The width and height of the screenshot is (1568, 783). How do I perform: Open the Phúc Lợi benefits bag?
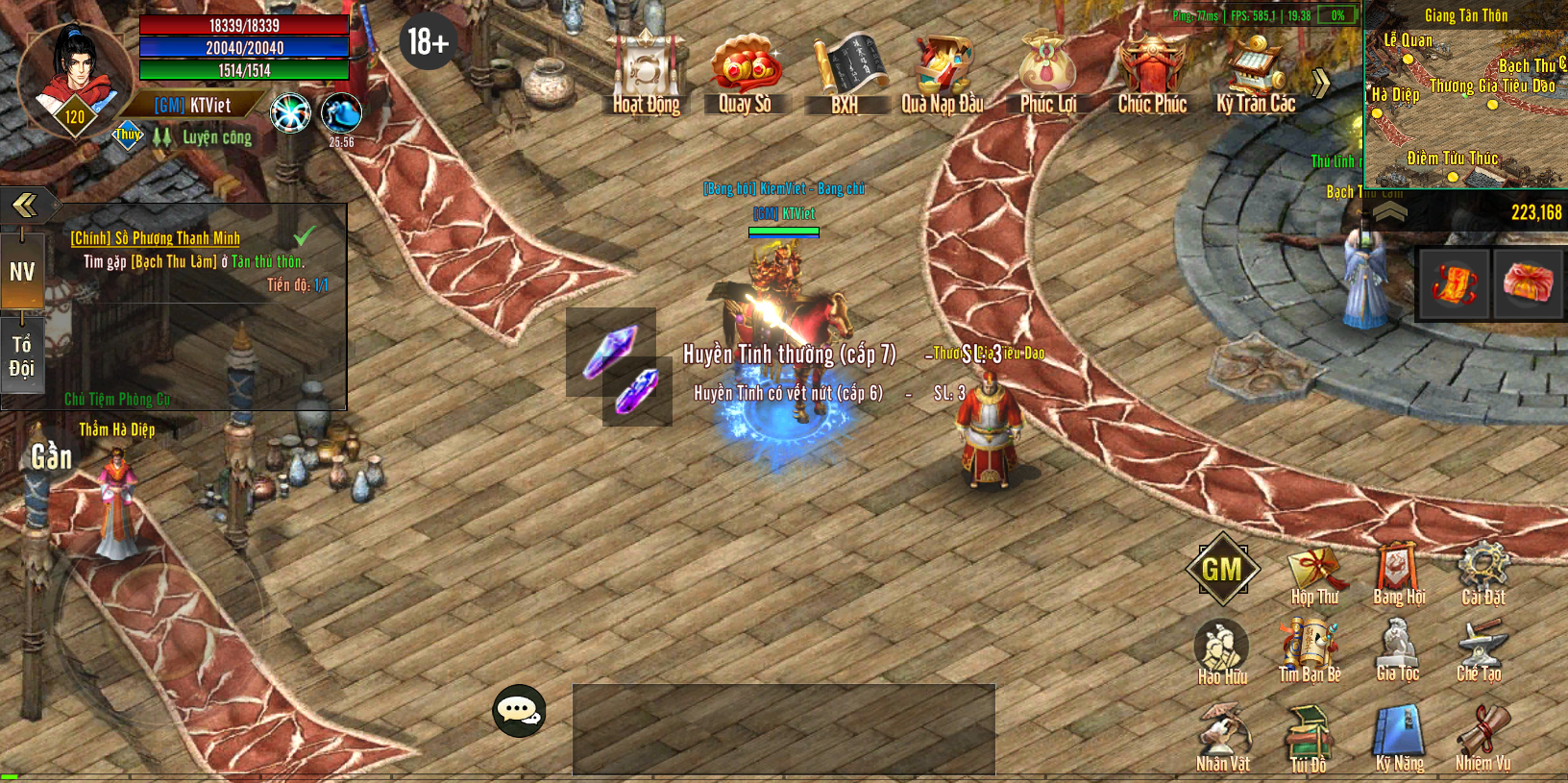tap(1047, 71)
